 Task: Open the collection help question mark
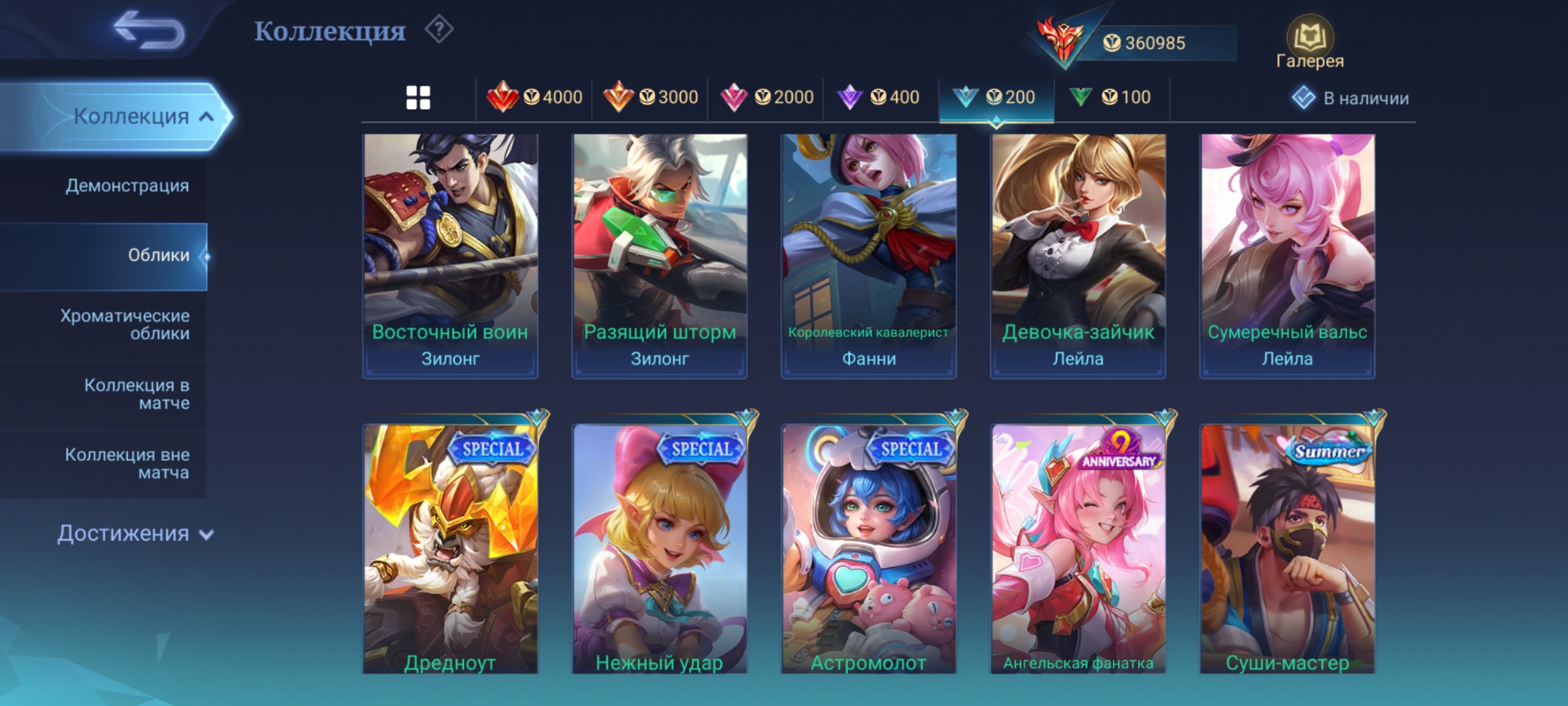(439, 29)
